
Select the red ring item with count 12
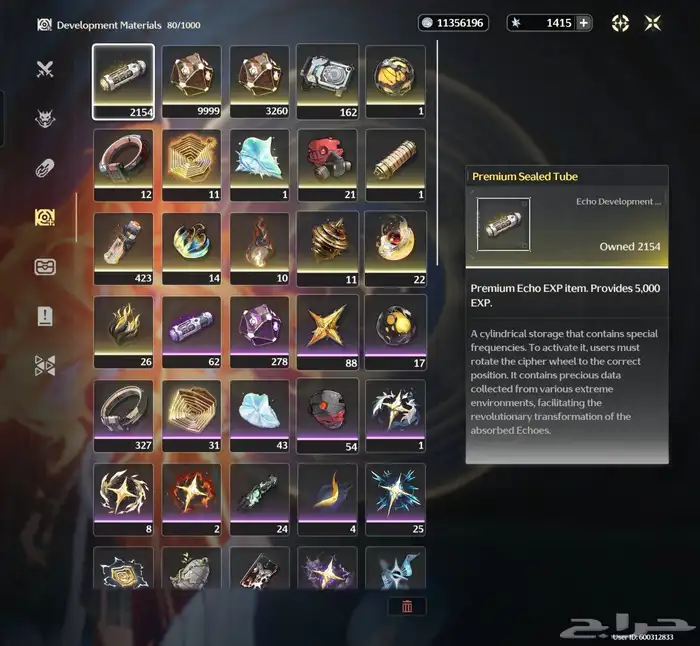123,164
